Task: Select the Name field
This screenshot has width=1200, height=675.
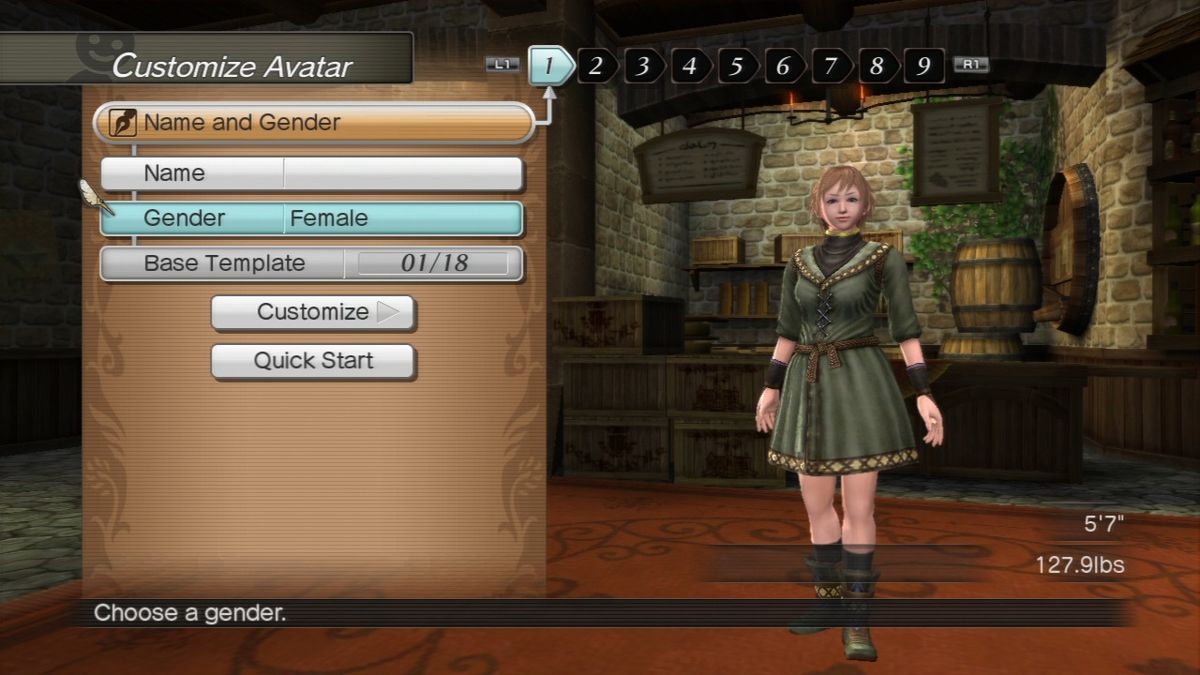Action: (312, 174)
